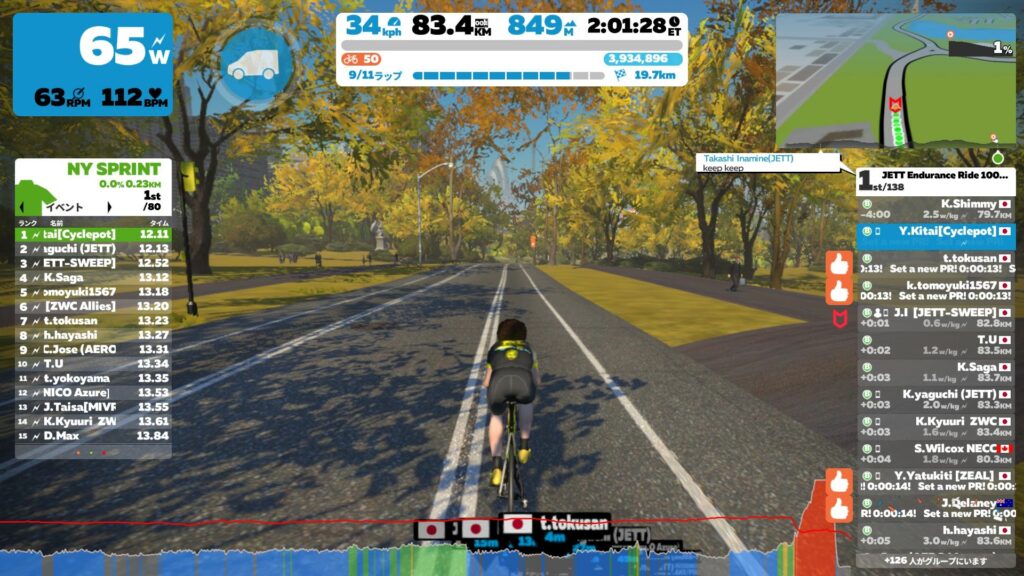Choose Y.Yatukiti [ZEAL] in the riders list
The image size is (1024, 576).
(935, 481)
